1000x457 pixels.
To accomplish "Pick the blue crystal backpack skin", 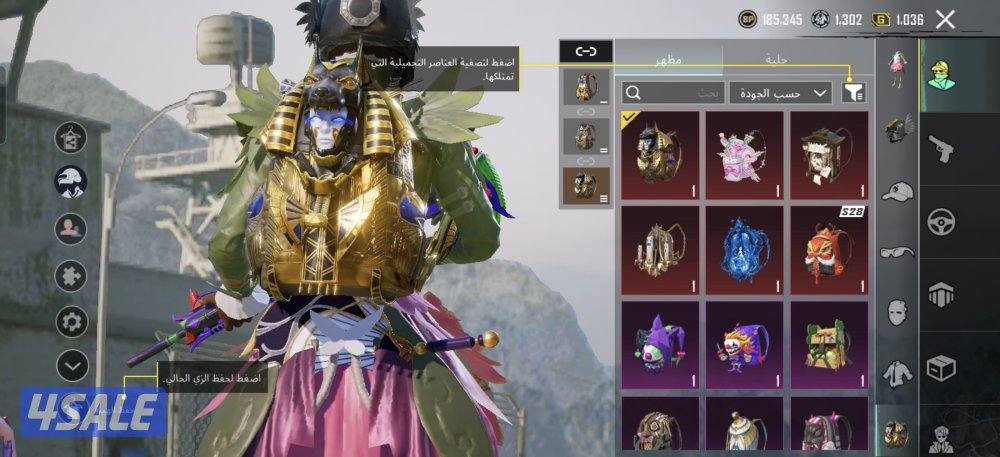I will pos(743,249).
